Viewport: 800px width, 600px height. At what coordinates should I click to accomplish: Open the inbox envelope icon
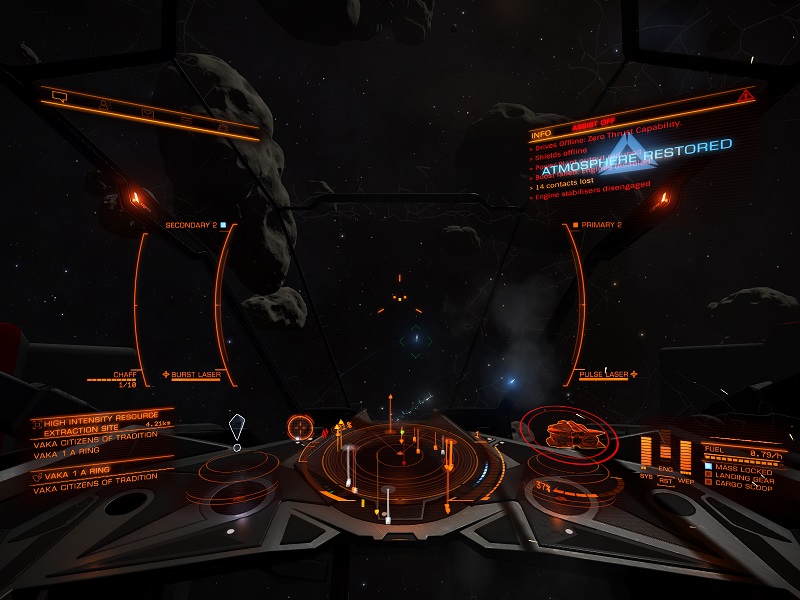[x=146, y=112]
